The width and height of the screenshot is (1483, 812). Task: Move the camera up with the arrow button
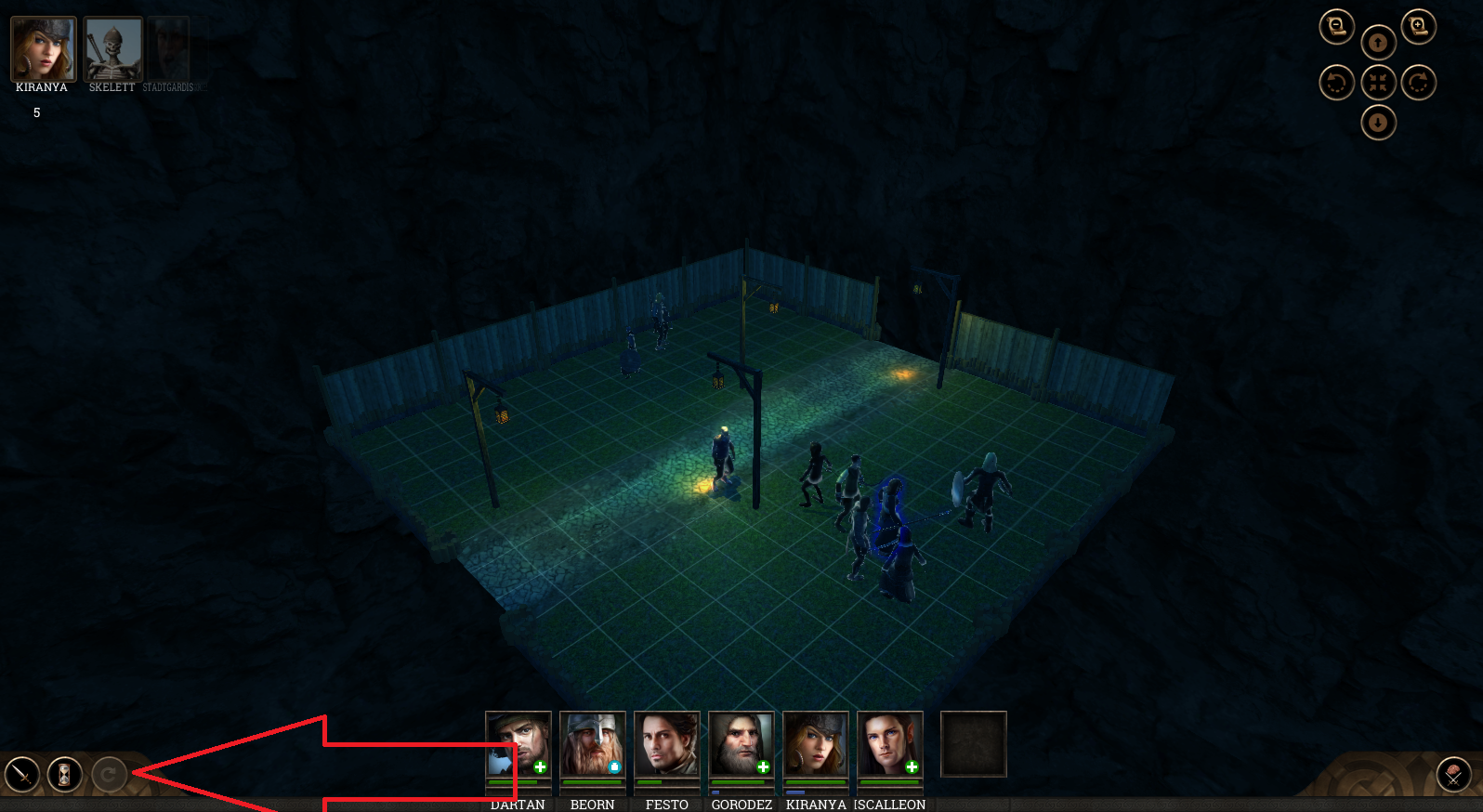tap(1378, 43)
